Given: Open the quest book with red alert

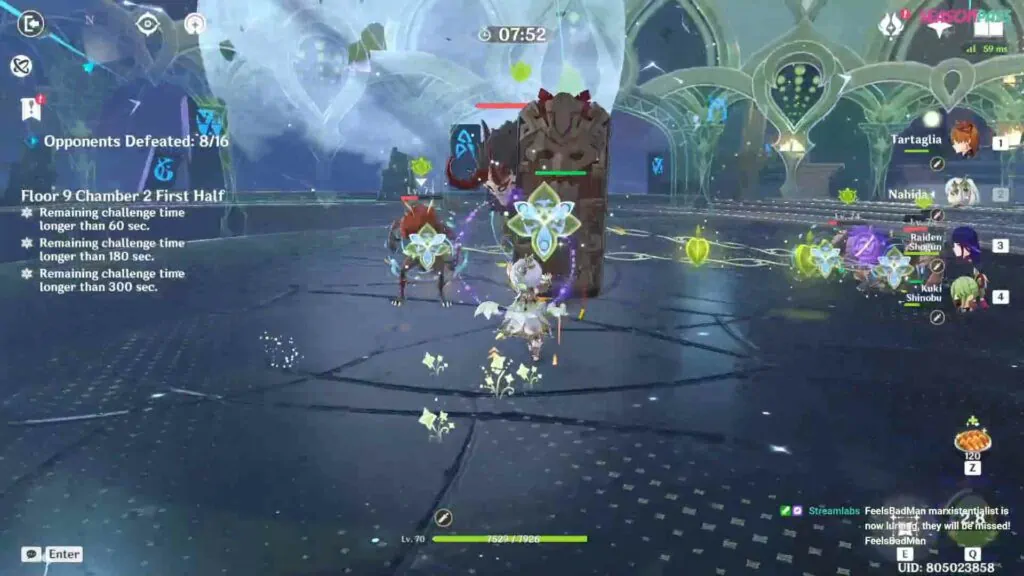Looking at the screenshot, I should pos(31,108).
